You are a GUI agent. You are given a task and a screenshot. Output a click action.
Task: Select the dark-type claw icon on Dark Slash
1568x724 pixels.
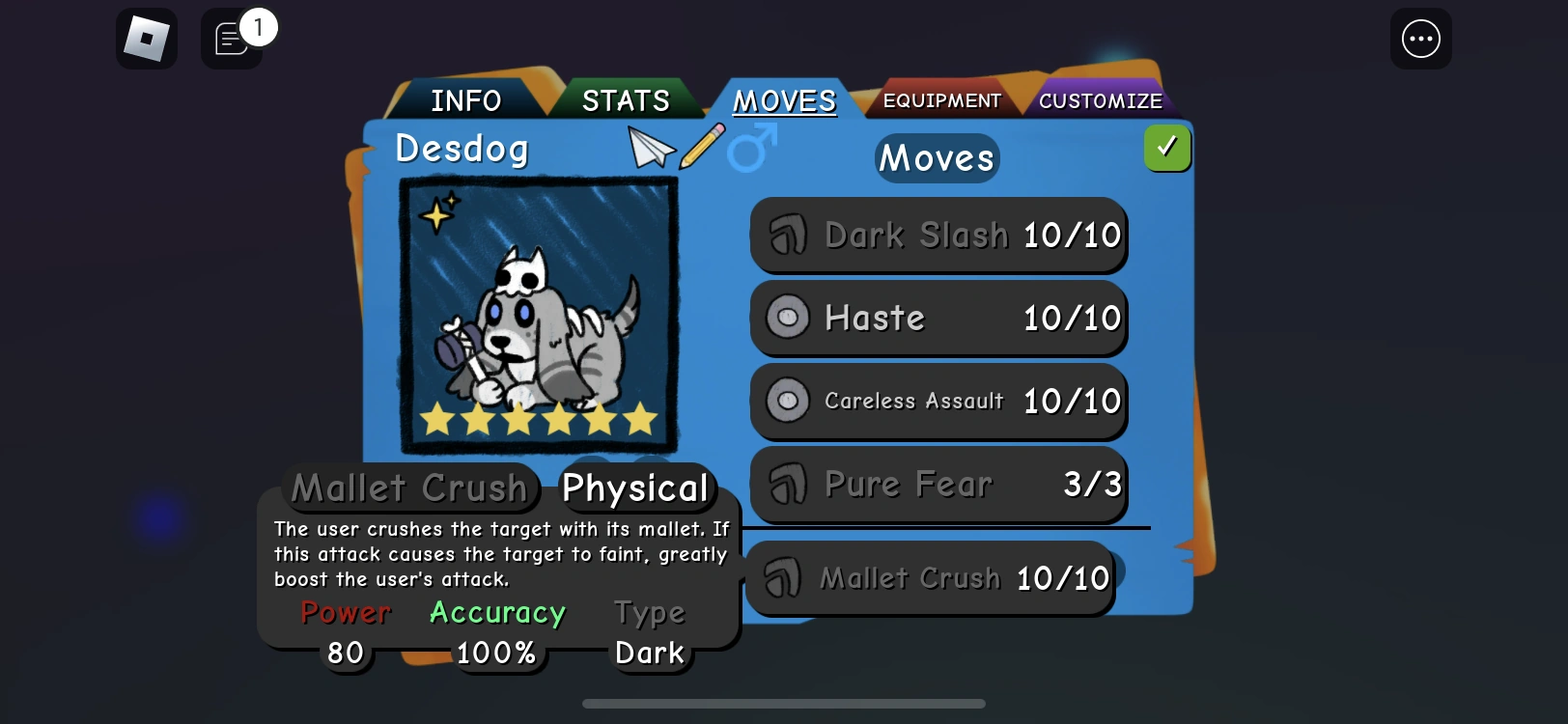[787, 235]
